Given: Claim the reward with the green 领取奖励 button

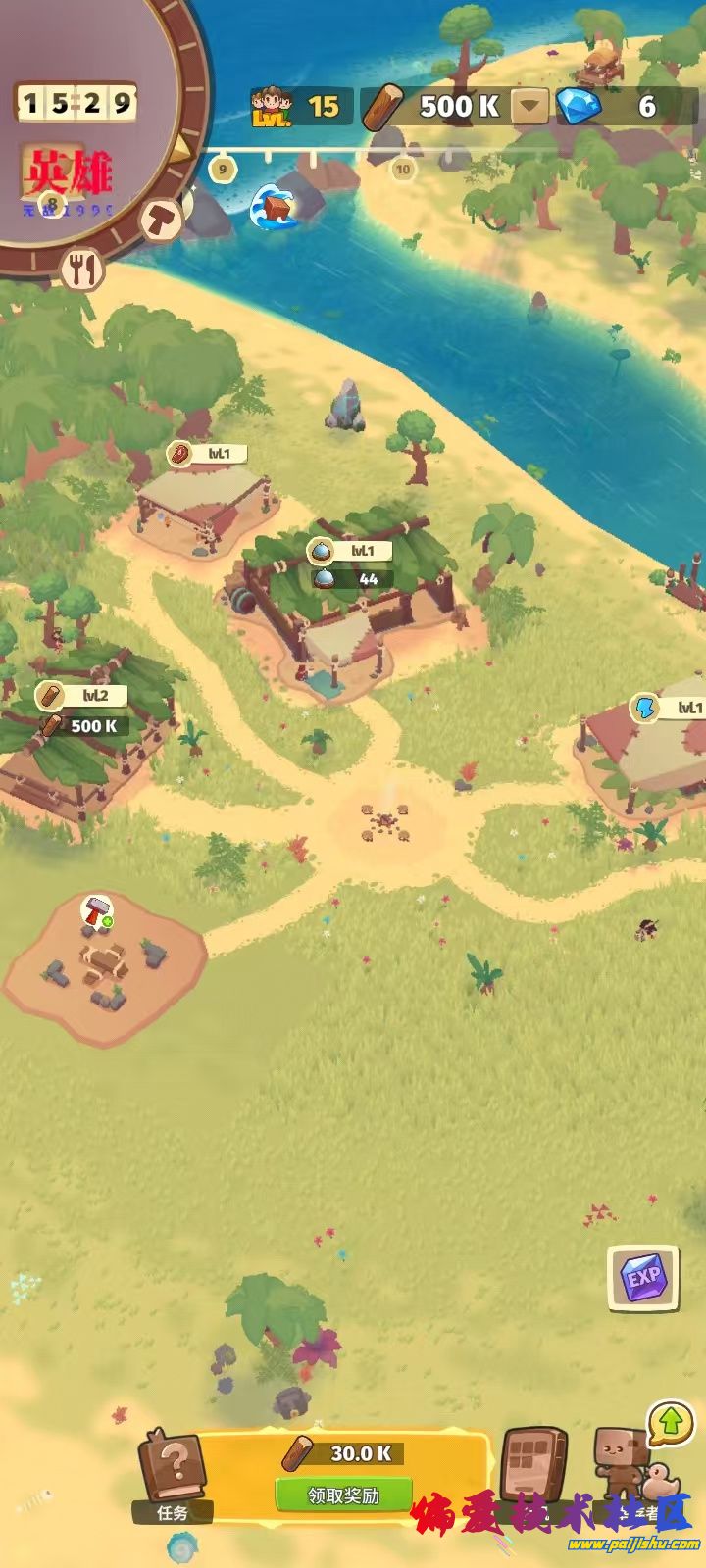Looking at the screenshot, I should tap(343, 1495).
